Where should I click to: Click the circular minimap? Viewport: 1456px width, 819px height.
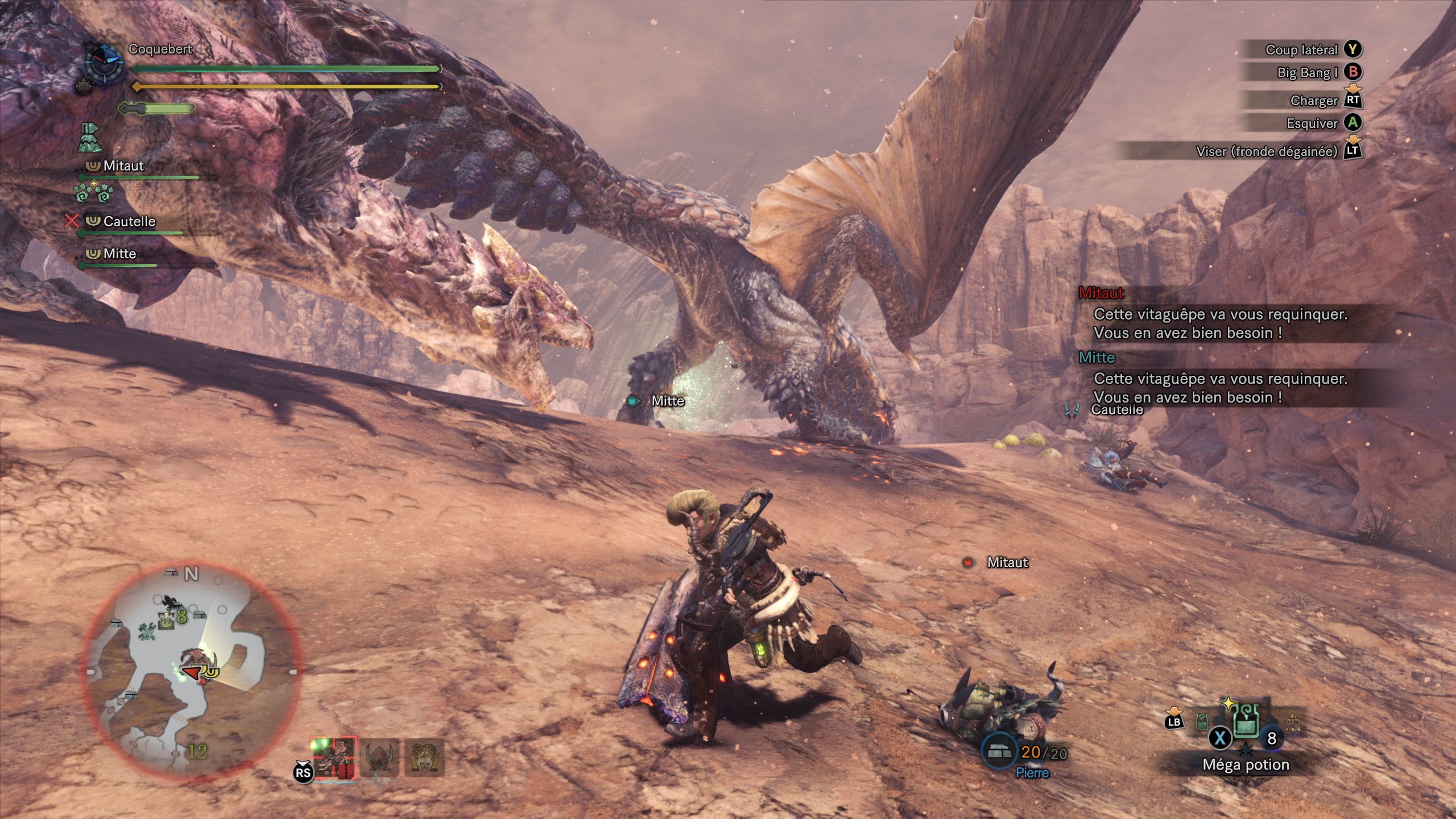(192, 671)
